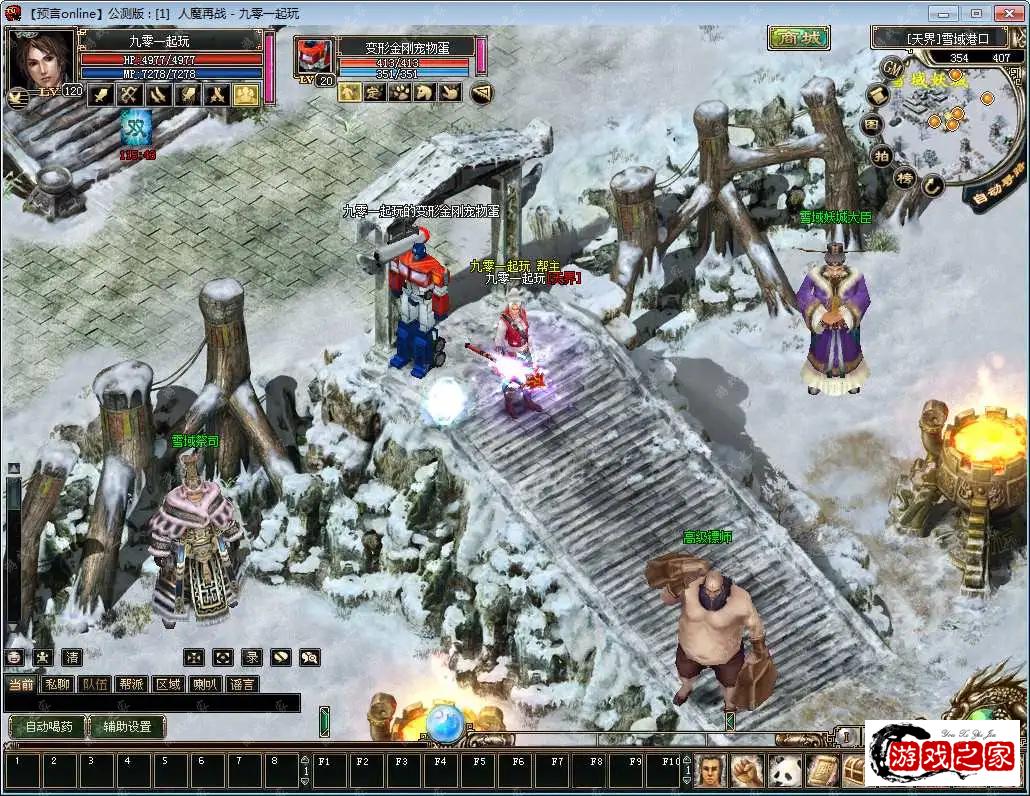The height and width of the screenshot is (796, 1030).
Task: Select the 当前 current chat tab
Action: (x=21, y=684)
